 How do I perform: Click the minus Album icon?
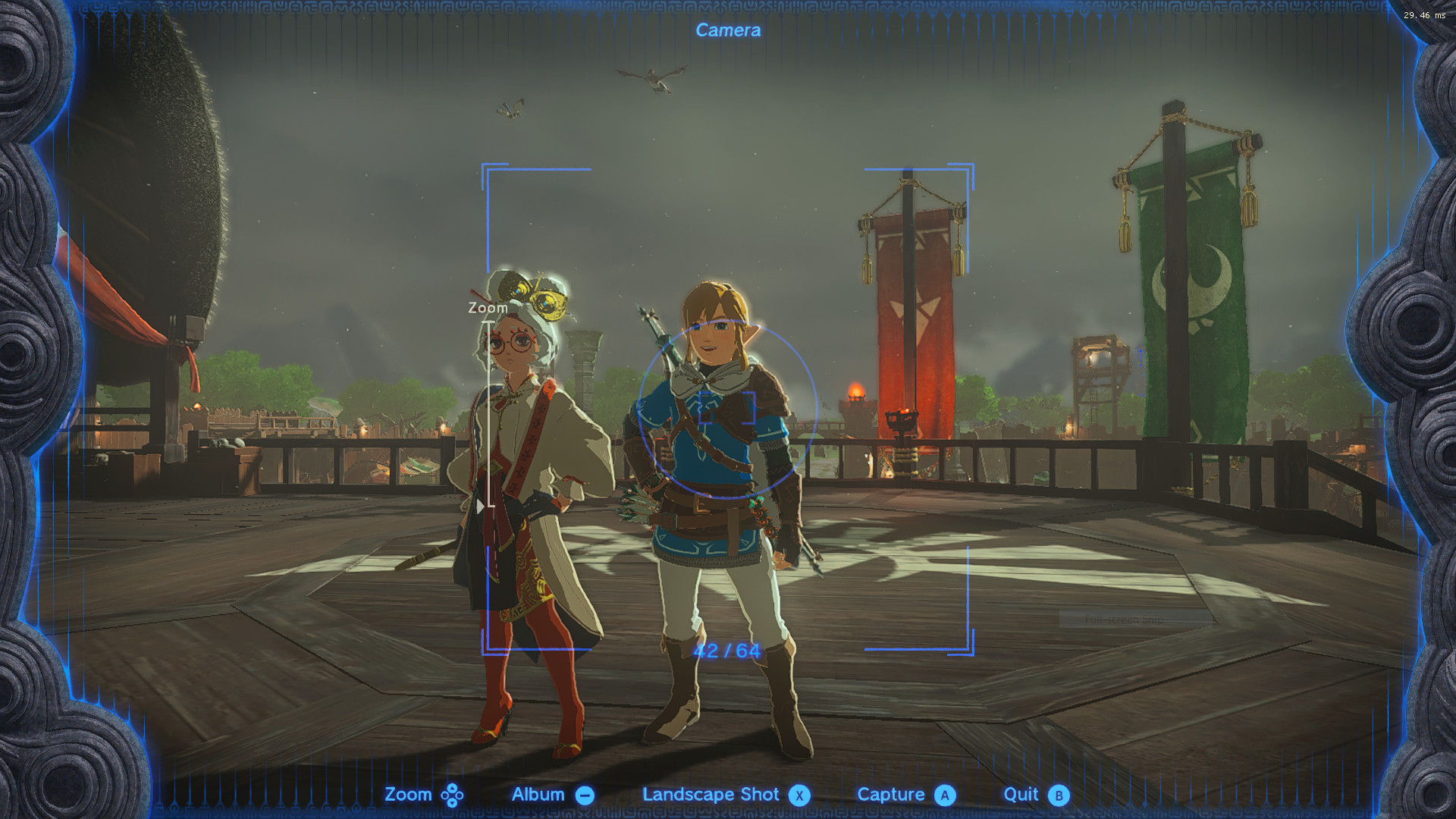coord(584,795)
